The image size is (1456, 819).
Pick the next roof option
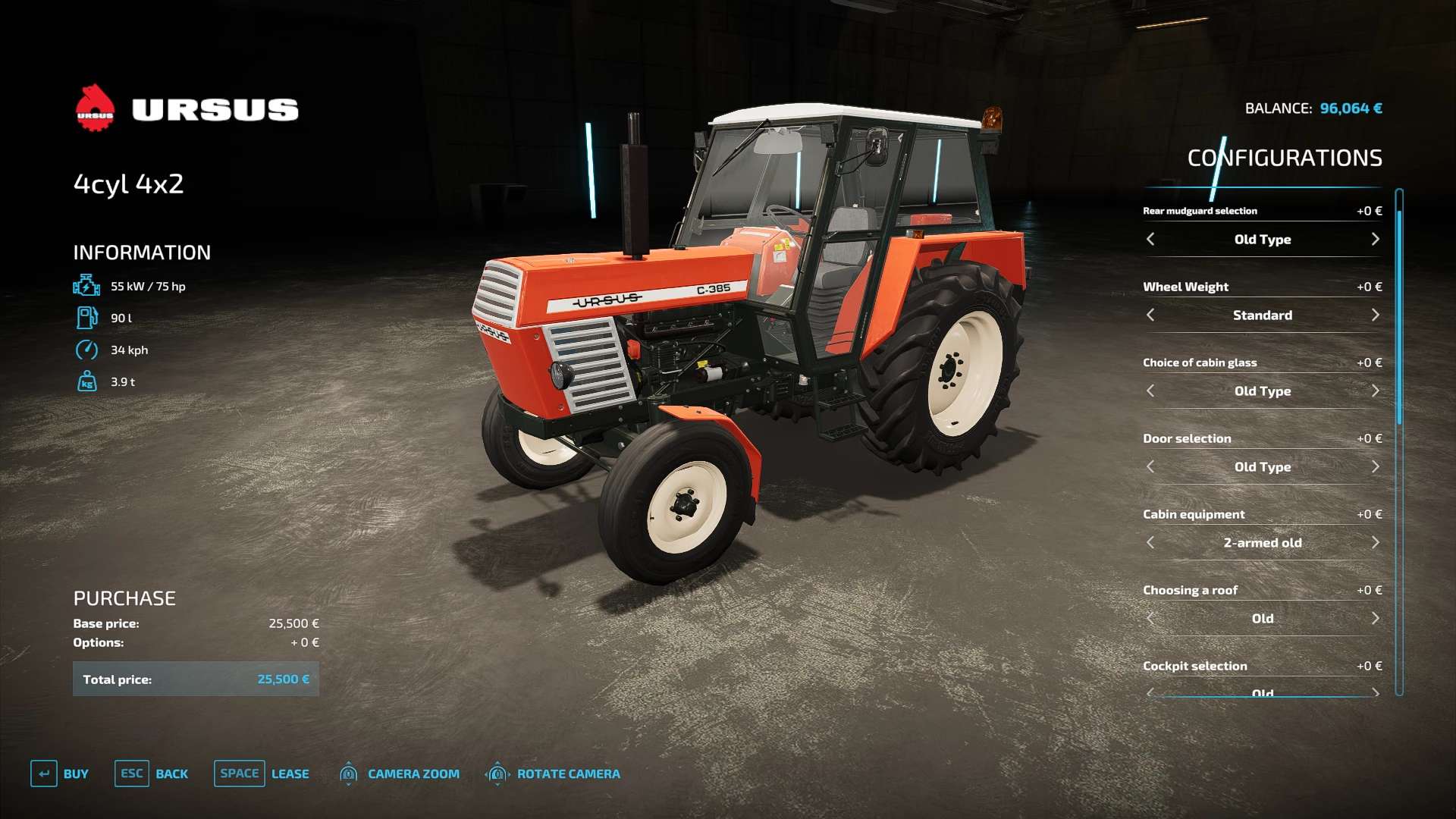pyautogui.click(x=1375, y=619)
